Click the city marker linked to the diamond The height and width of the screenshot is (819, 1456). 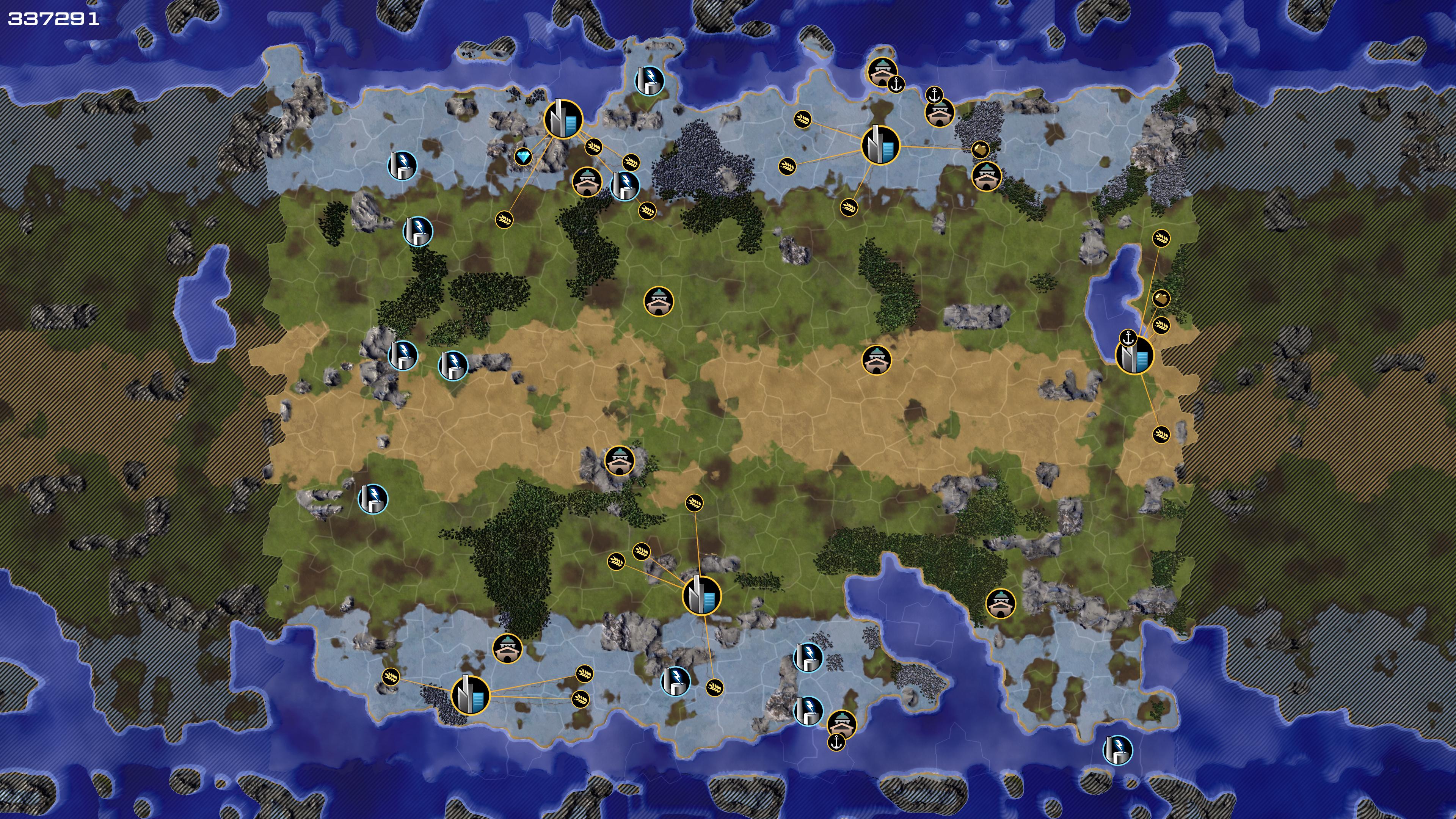pos(563,119)
